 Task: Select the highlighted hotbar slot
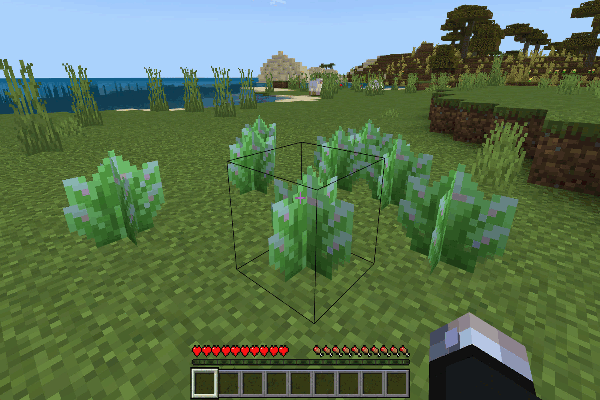click(x=204, y=382)
